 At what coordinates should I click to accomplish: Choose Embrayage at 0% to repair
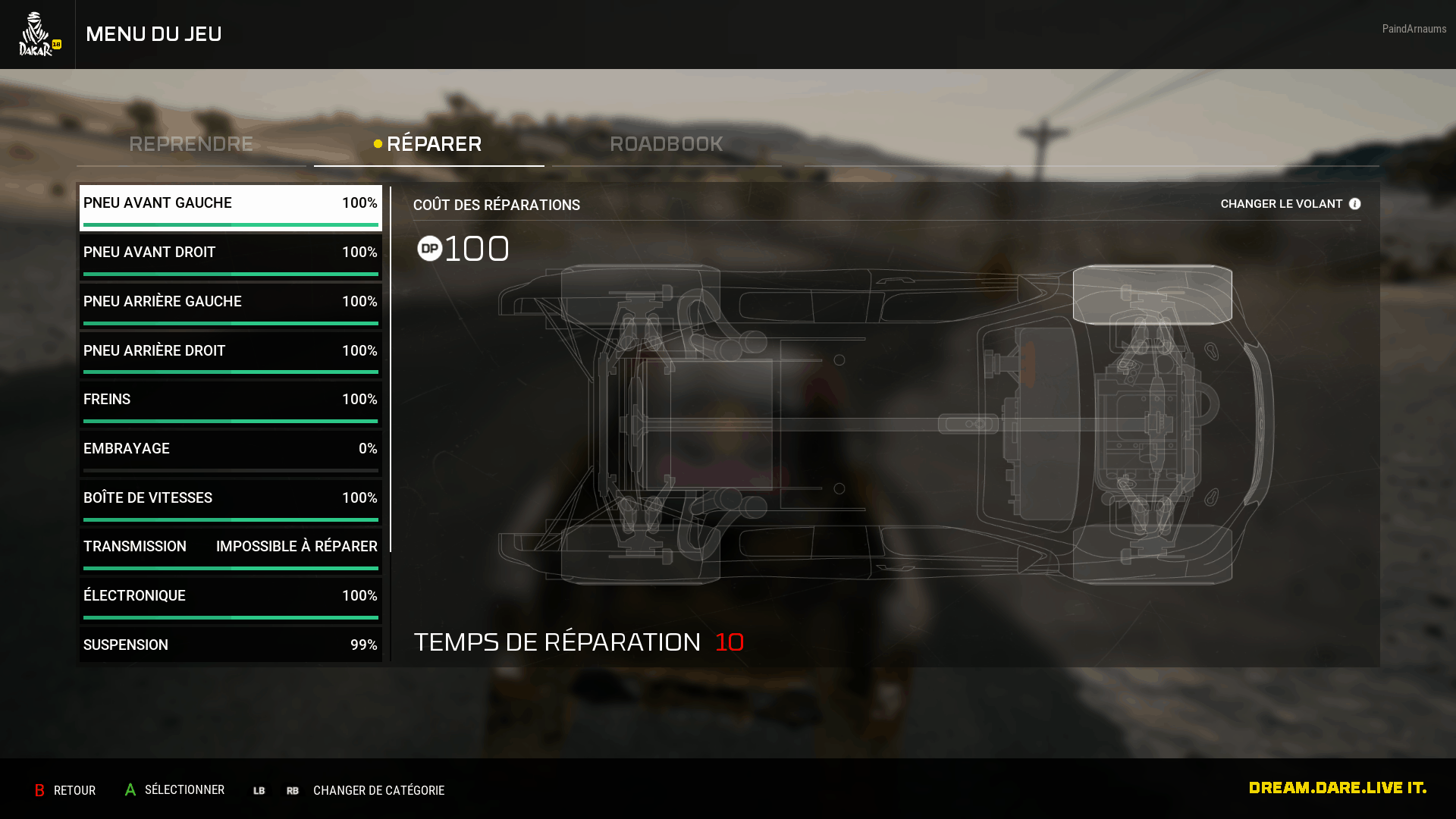click(x=231, y=453)
